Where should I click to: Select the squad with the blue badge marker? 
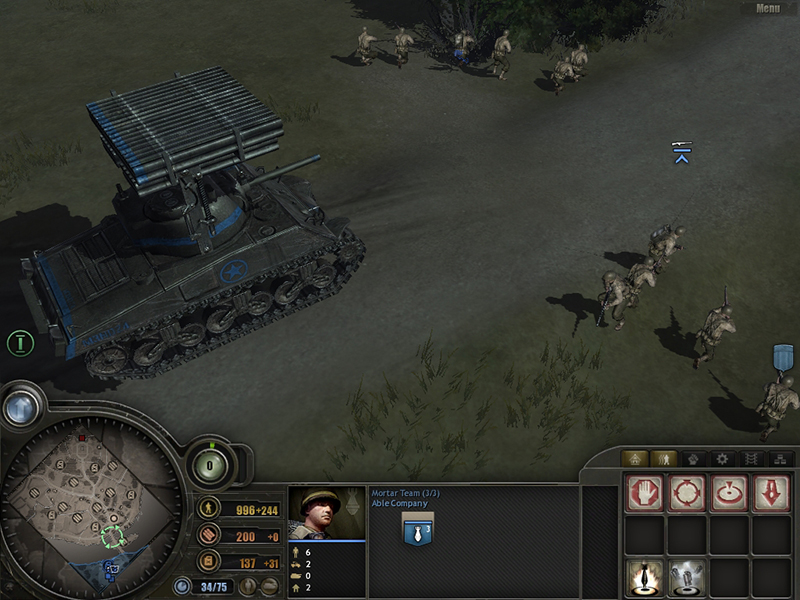[x=782, y=356]
